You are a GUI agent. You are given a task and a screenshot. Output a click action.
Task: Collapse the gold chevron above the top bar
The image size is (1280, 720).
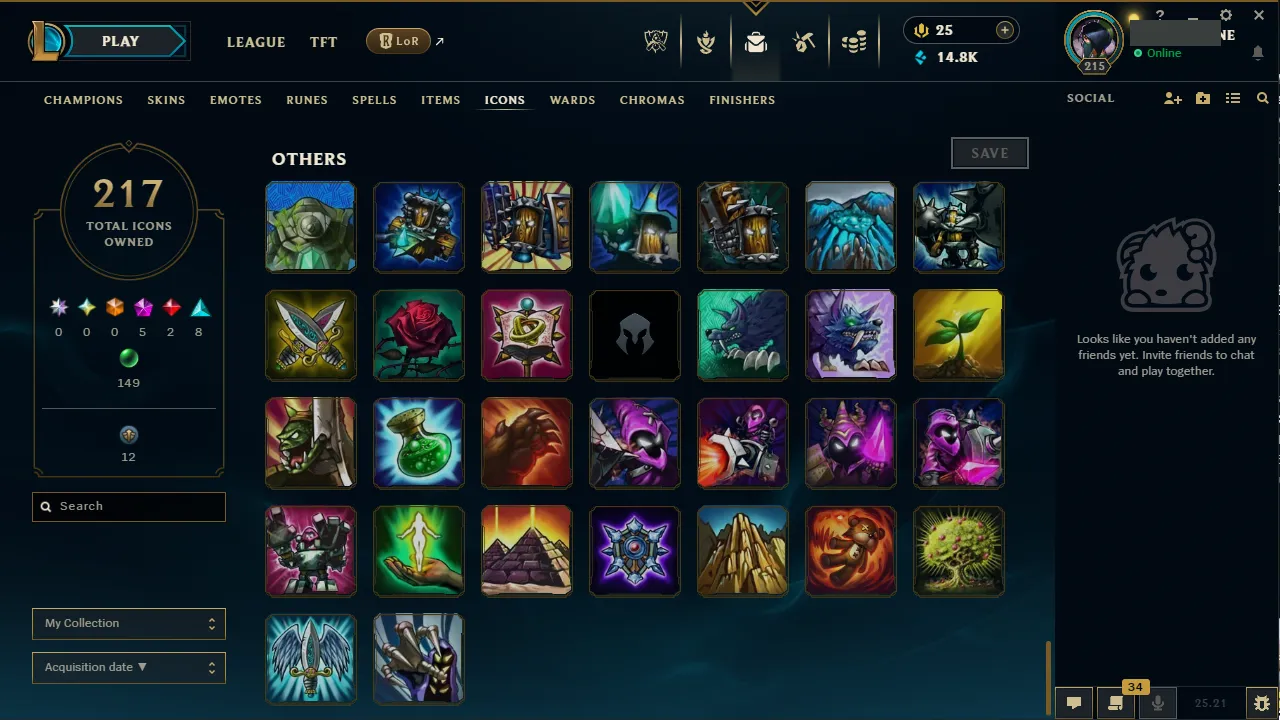point(755,8)
